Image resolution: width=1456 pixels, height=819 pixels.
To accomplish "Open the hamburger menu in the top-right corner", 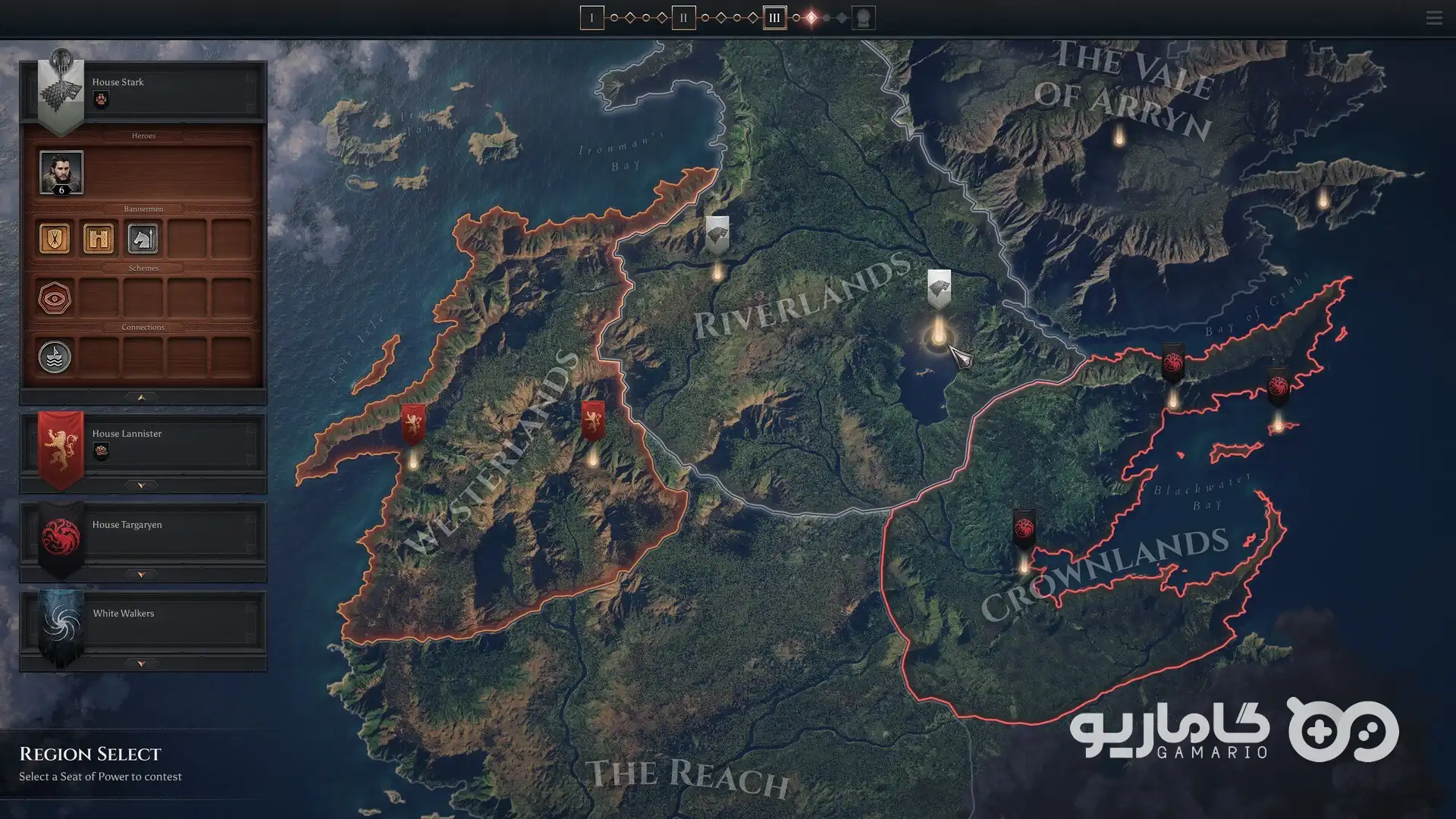I will pos(1433,17).
